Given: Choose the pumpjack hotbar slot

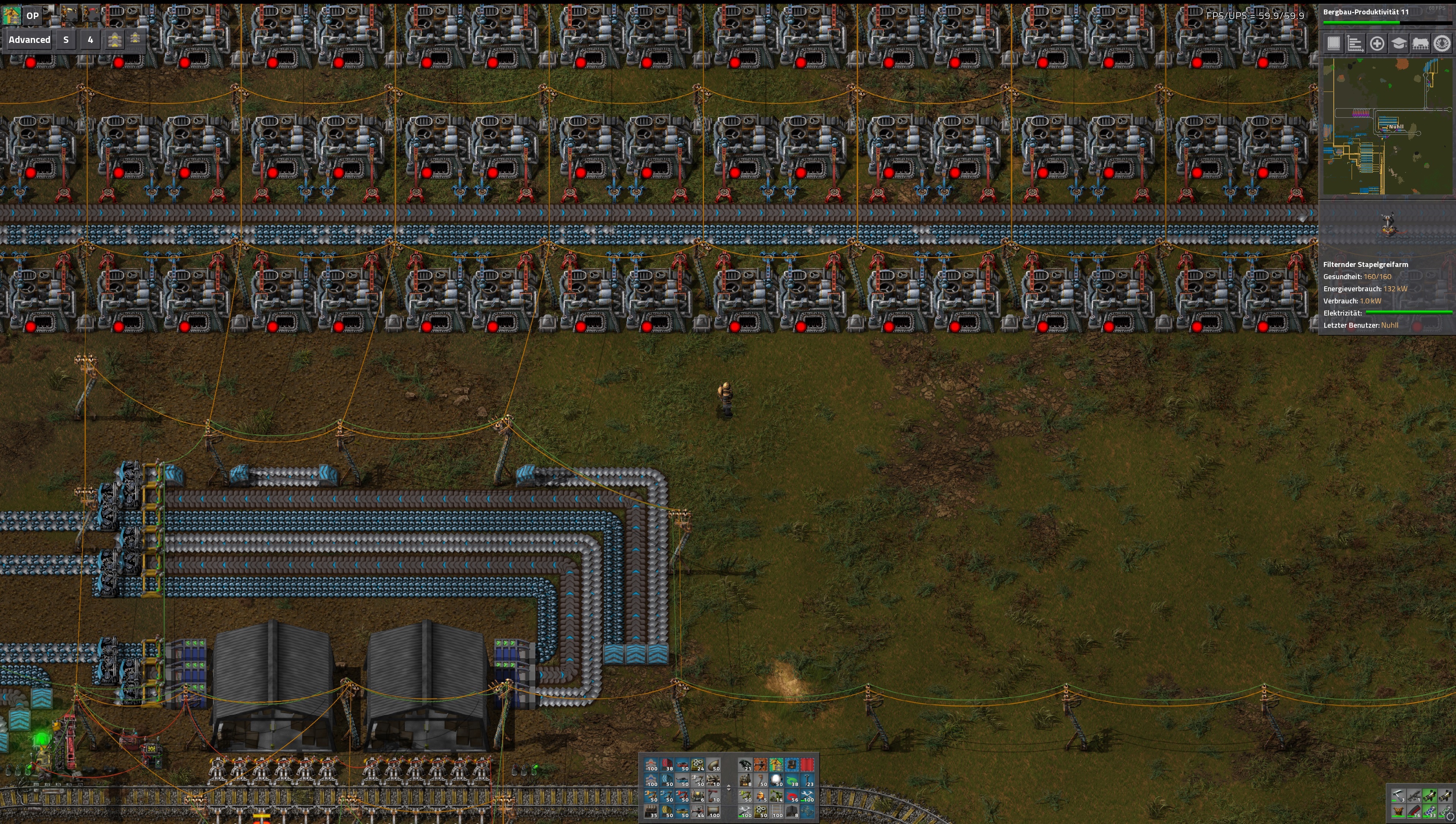Looking at the screenshot, I should 776,796.
